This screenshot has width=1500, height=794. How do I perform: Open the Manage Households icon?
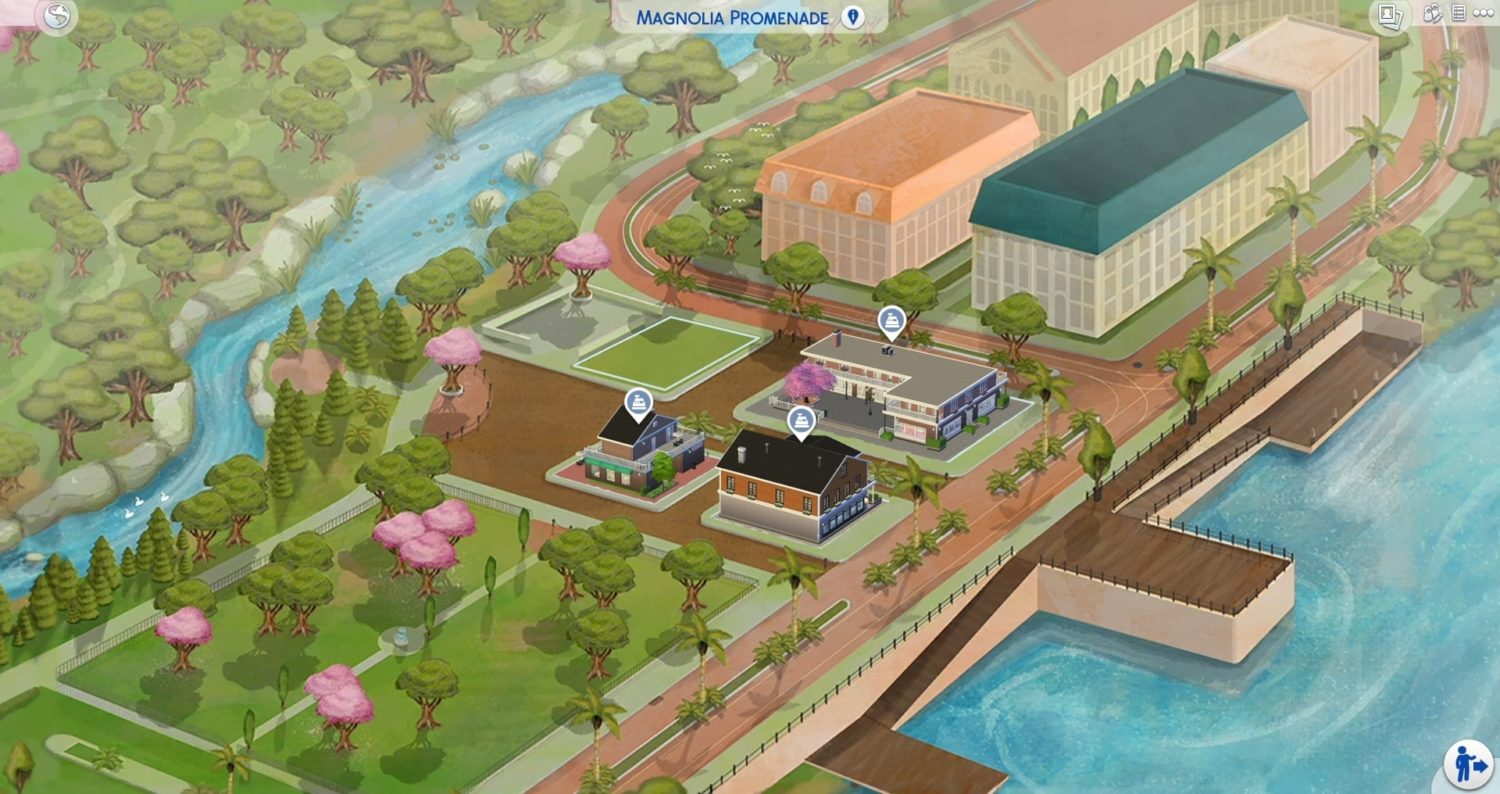tap(1433, 14)
